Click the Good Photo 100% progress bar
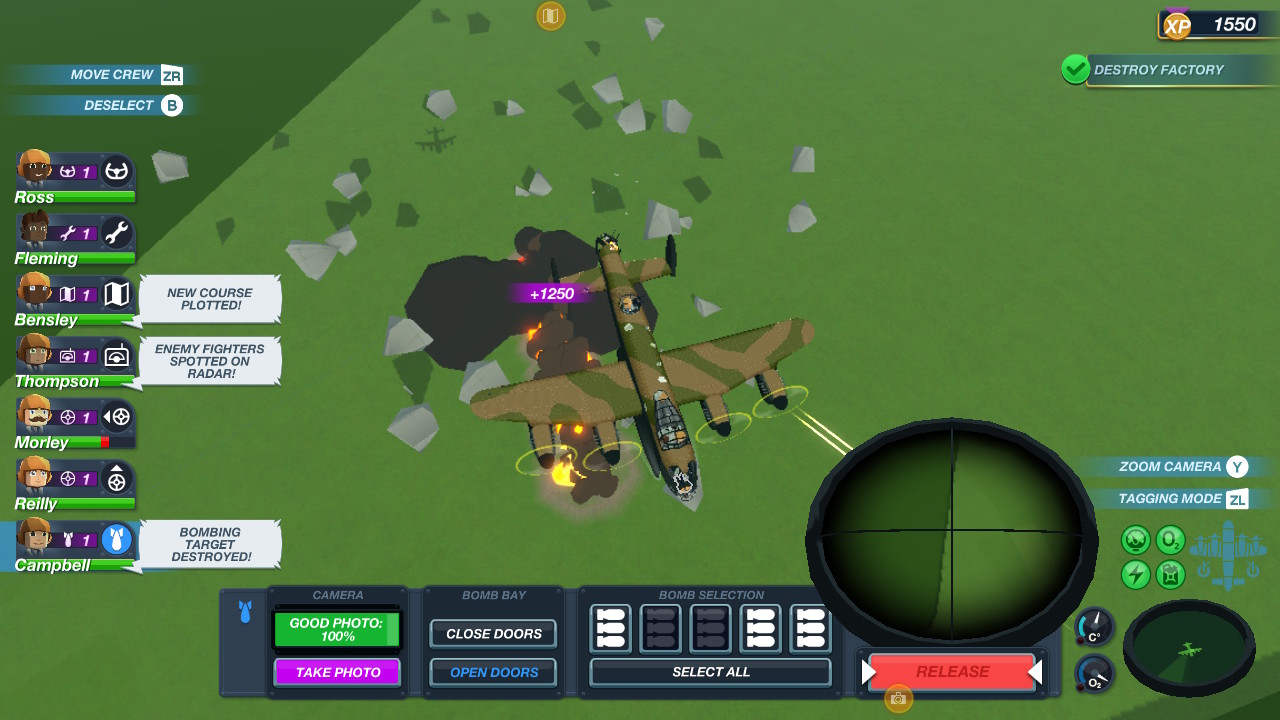Viewport: 1280px width, 720px height. pos(337,629)
